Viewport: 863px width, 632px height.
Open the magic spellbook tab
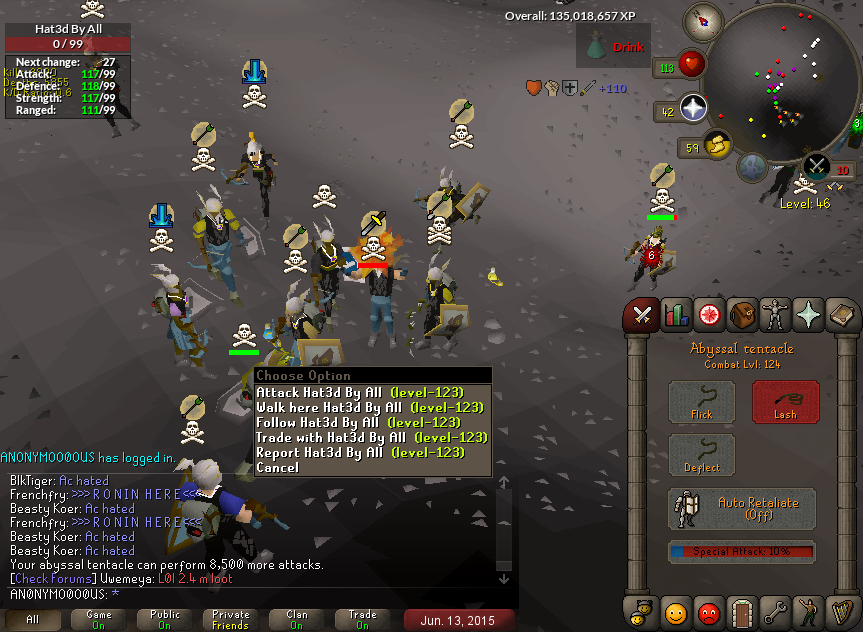[843, 316]
